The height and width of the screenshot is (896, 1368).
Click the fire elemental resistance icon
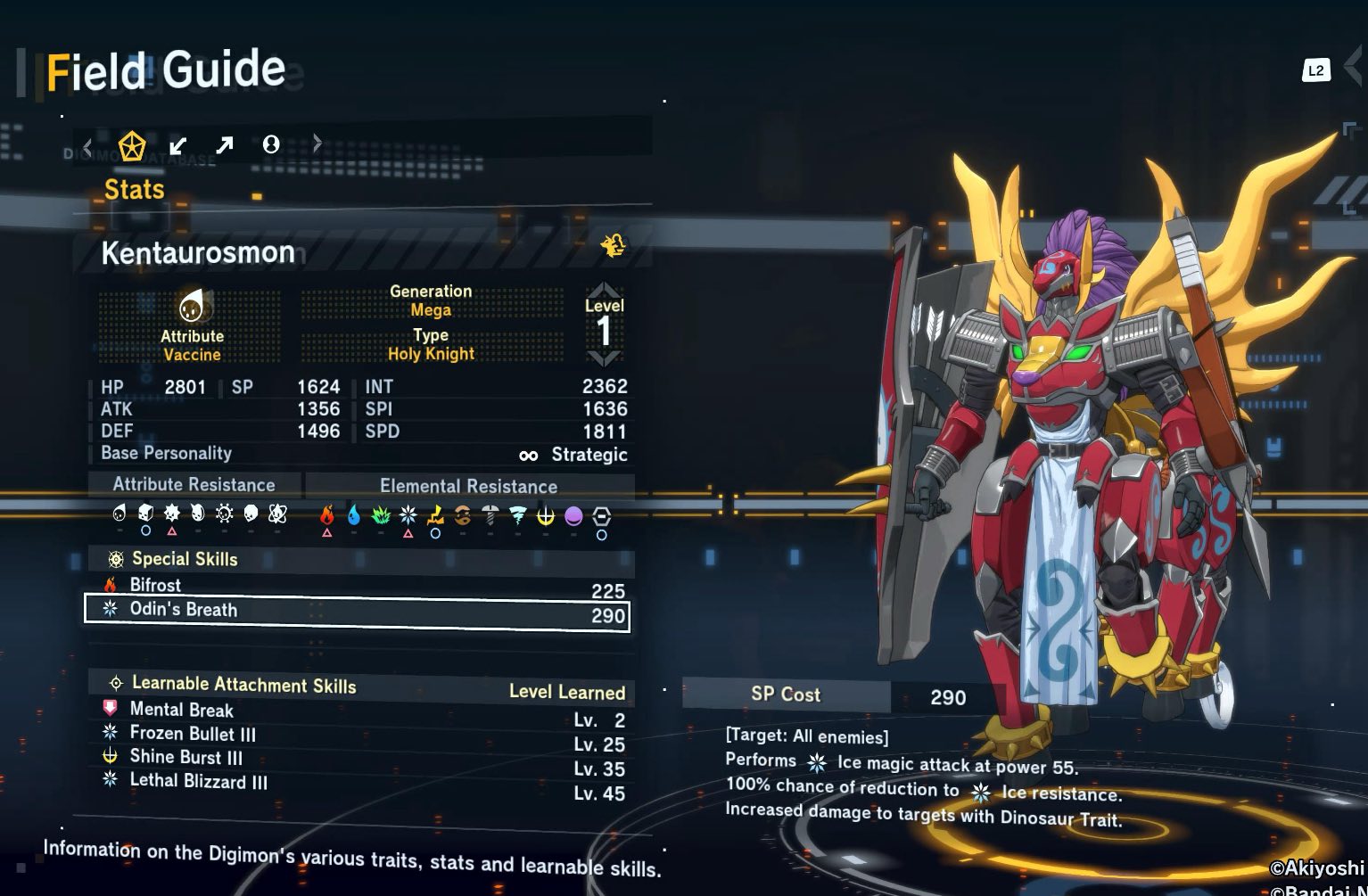coord(327,515)
